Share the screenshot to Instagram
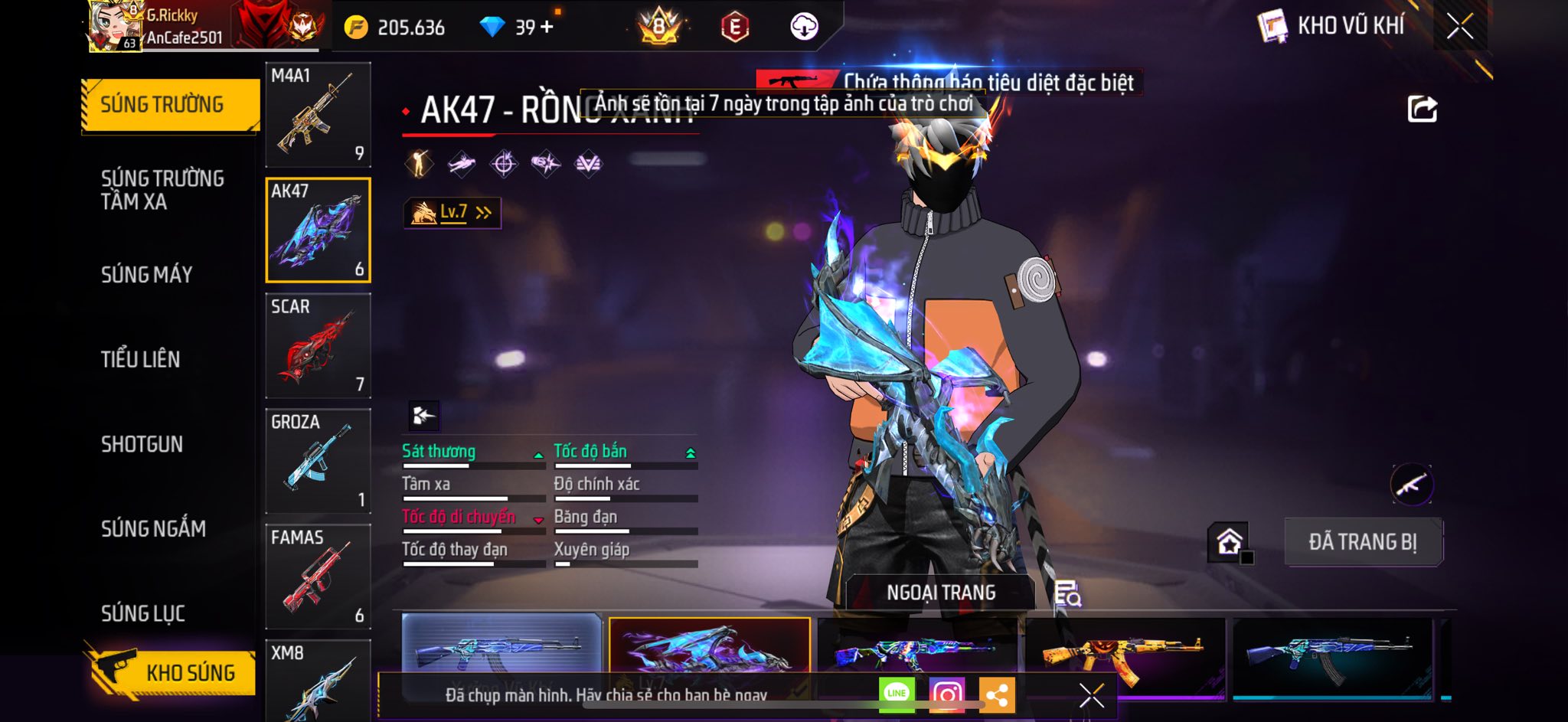This screenshot has height=722, width=1568. tap(946, 694)
